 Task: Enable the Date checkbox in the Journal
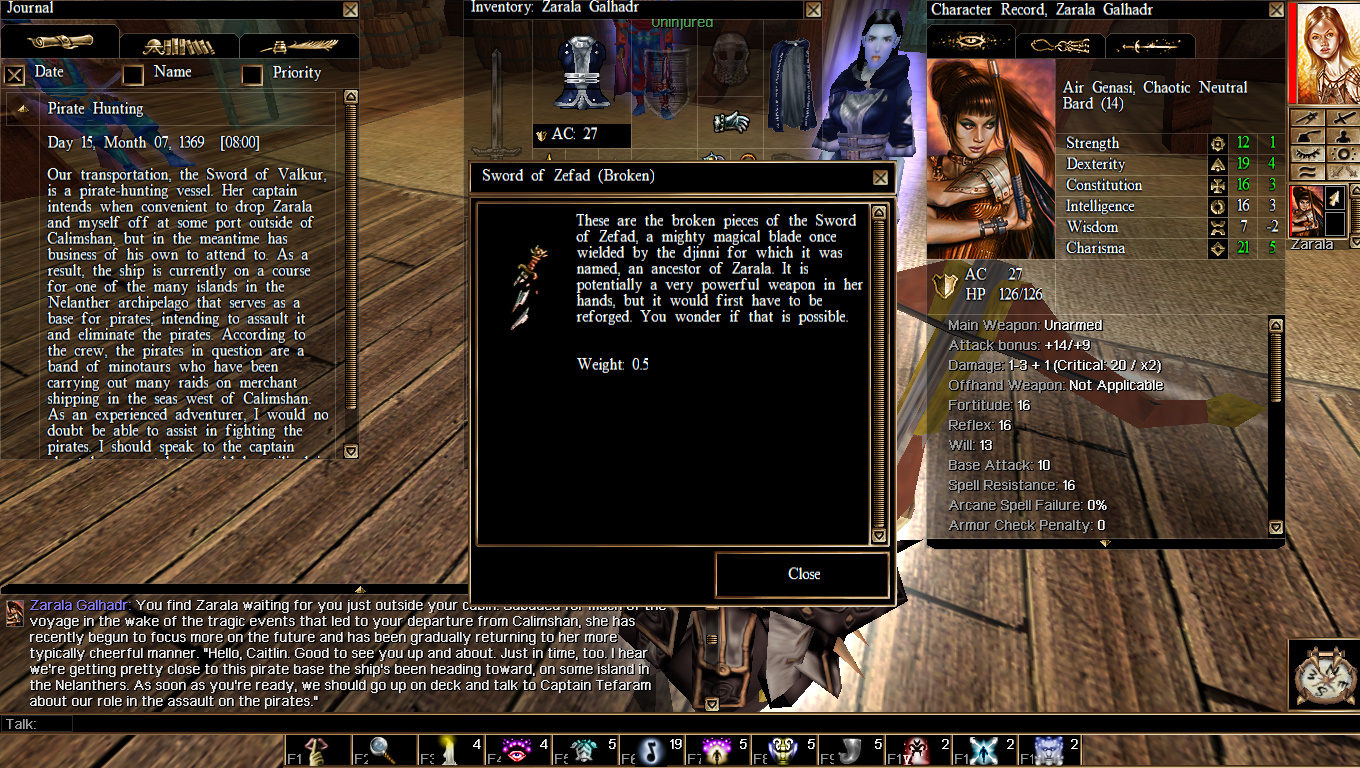[x=15, y=74]
